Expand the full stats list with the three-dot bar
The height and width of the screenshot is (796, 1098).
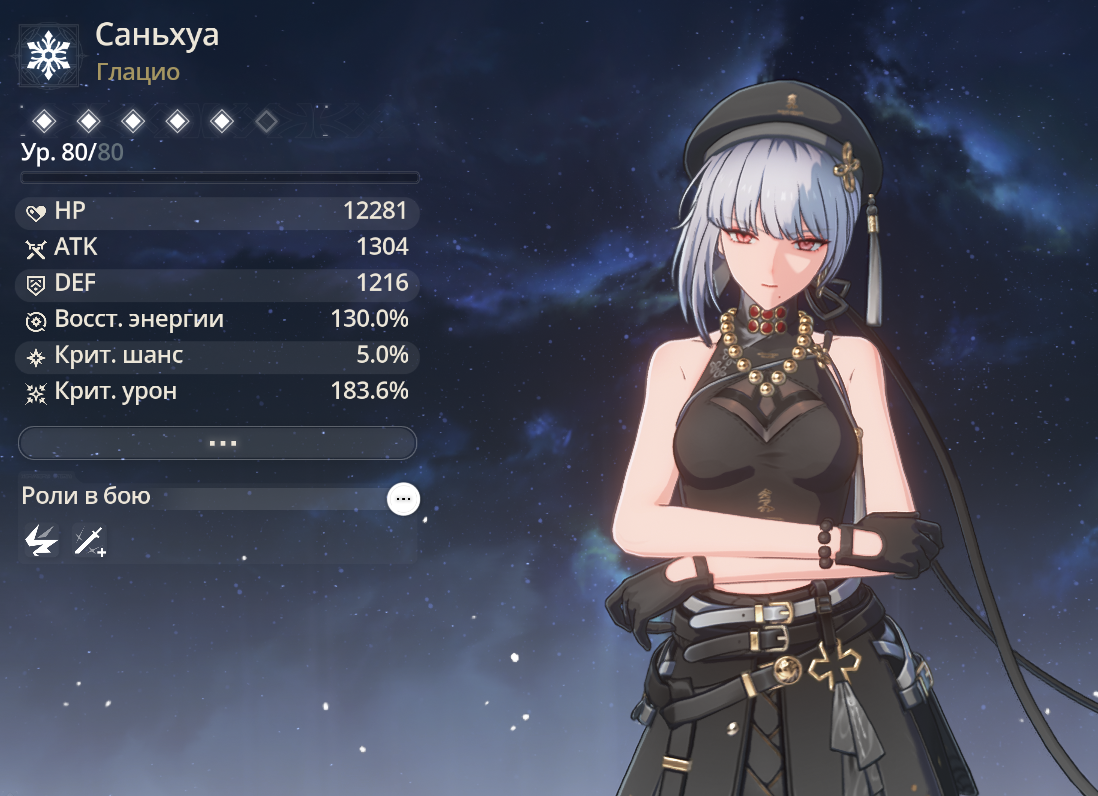218,442
